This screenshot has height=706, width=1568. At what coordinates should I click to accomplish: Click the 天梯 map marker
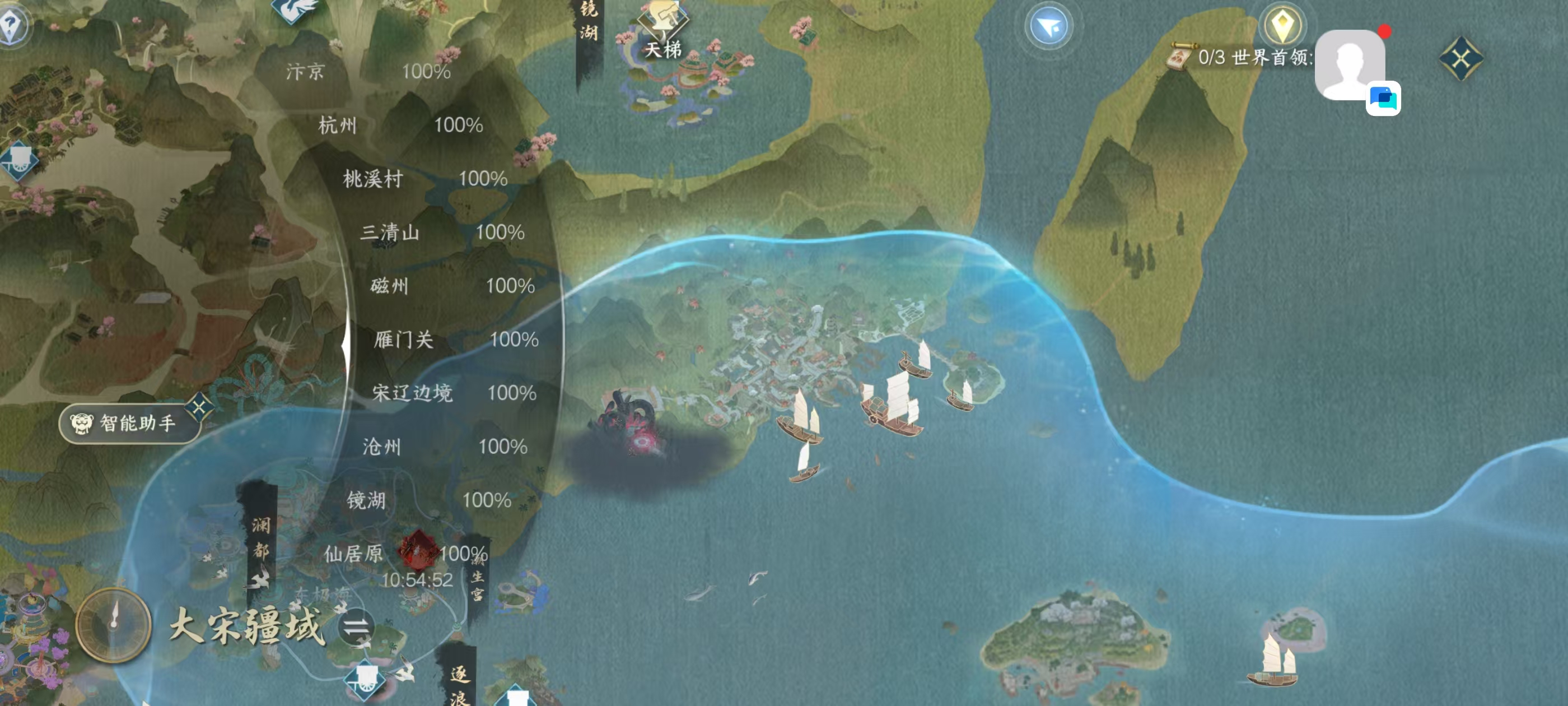click(x=663, y=30)
